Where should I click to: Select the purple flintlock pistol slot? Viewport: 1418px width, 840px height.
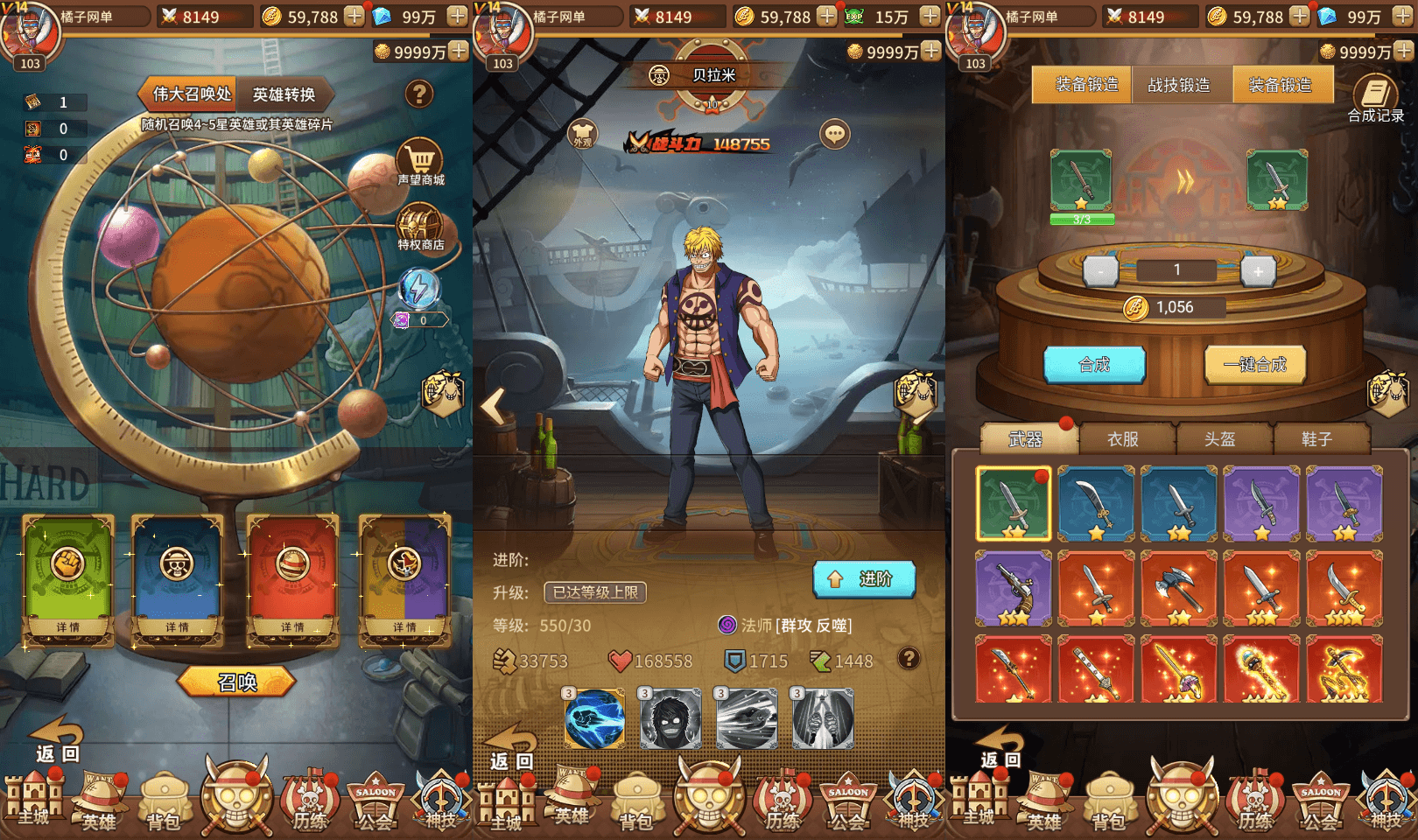tap(1013, 588)
